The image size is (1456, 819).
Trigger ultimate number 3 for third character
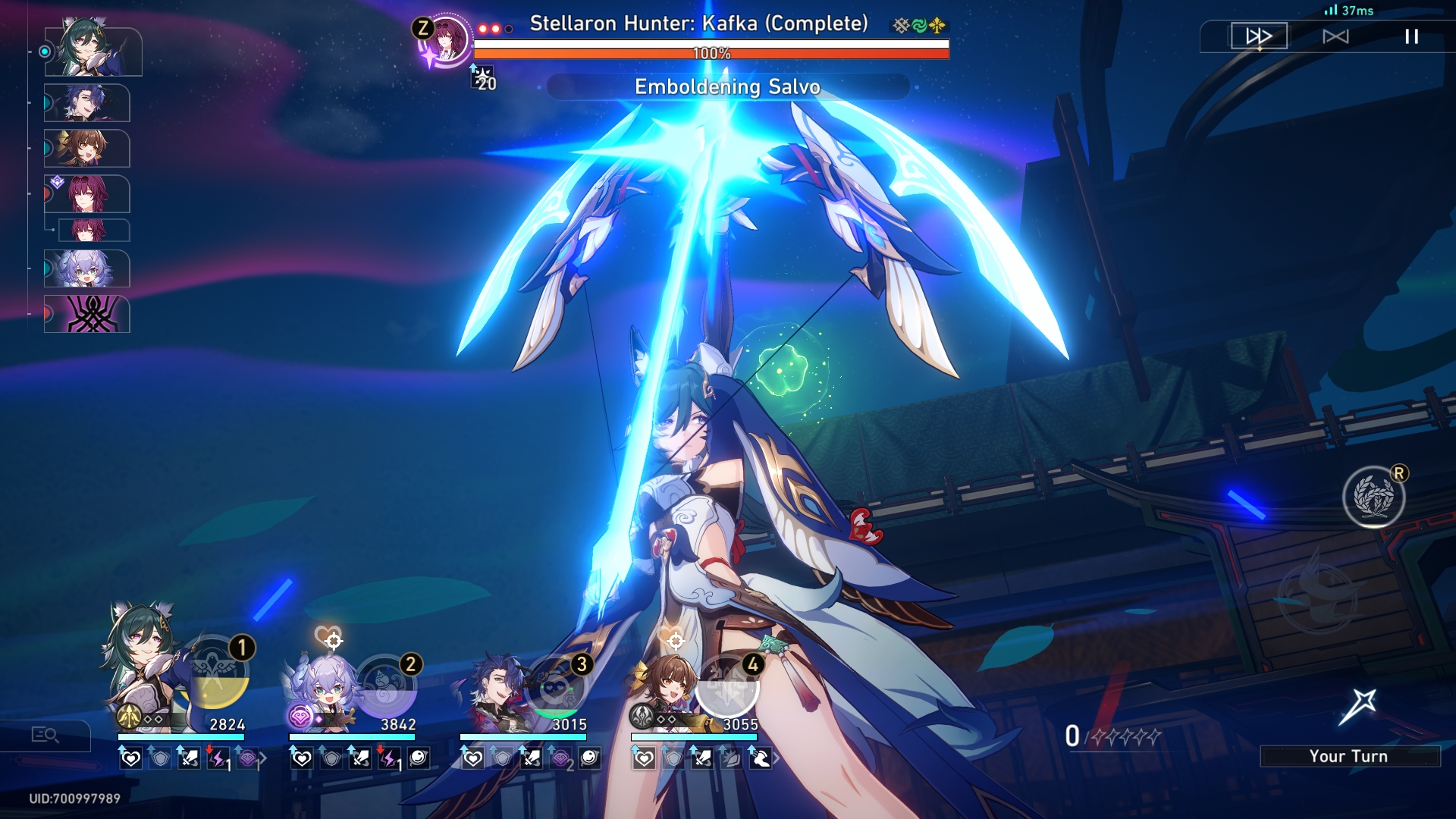point(557,687)
